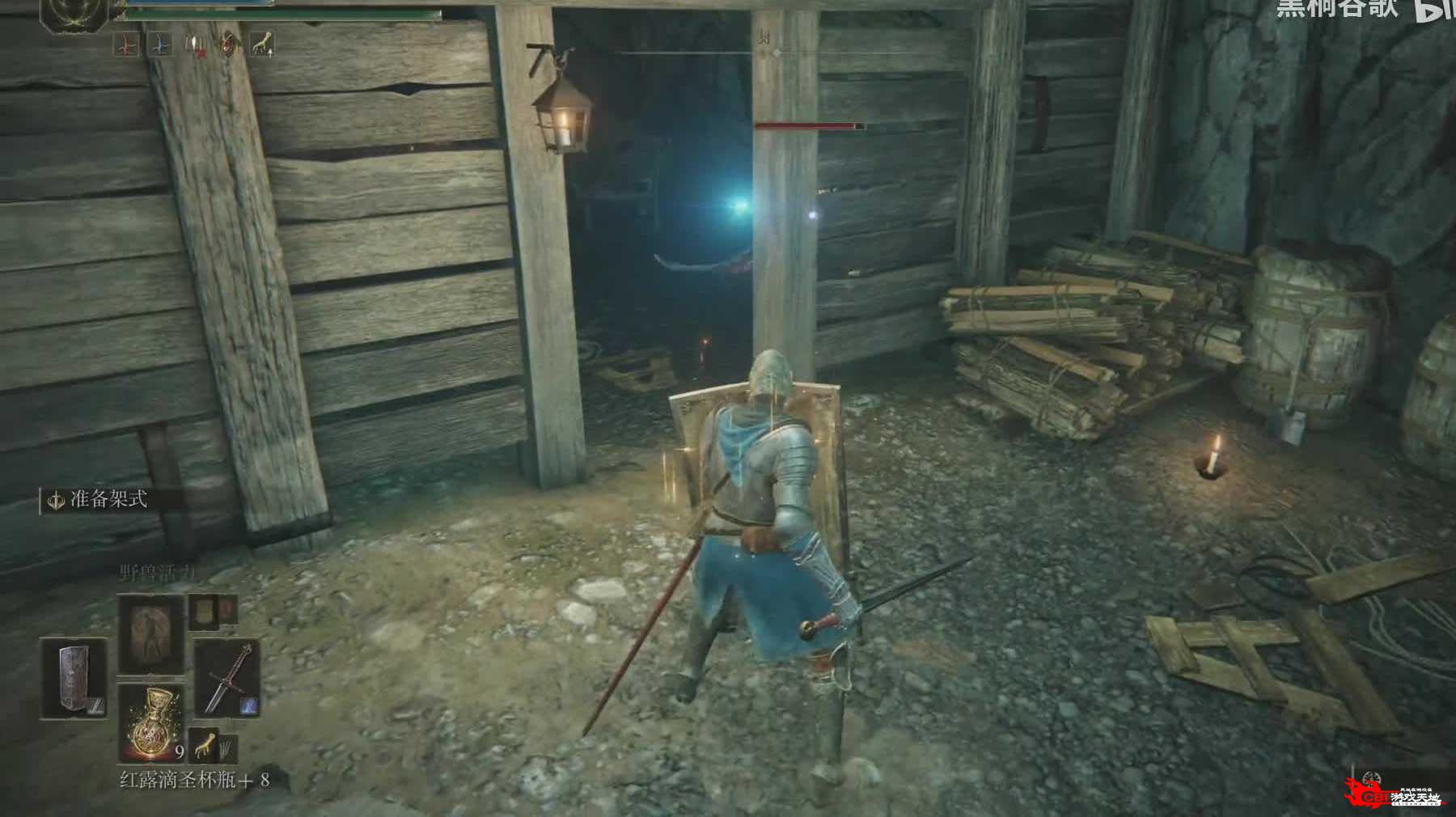Select the shield in the left-hand slot
The image size is (1456, 817).
click(74, 678)
